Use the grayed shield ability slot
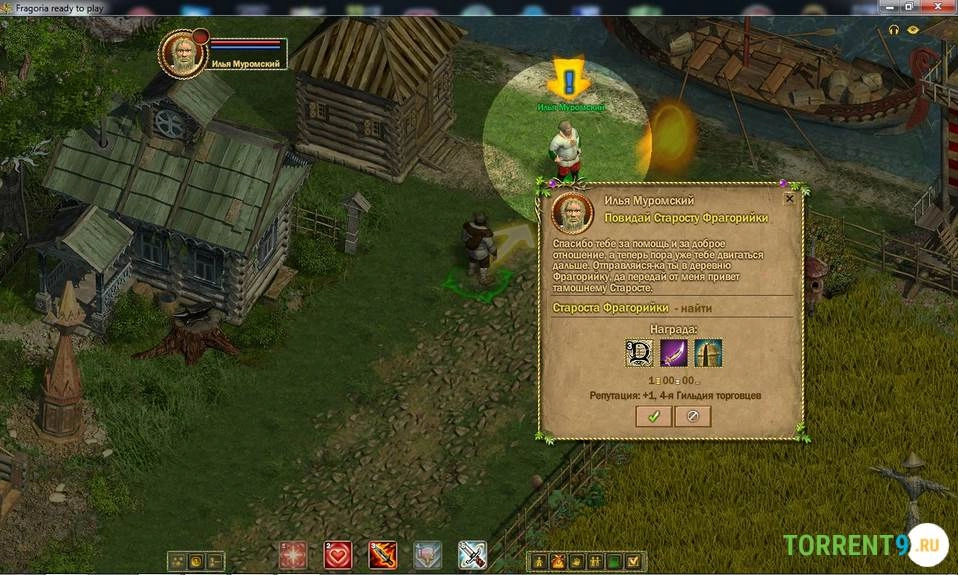Screen dimensions: 958x575 click(x=427, y=555)
